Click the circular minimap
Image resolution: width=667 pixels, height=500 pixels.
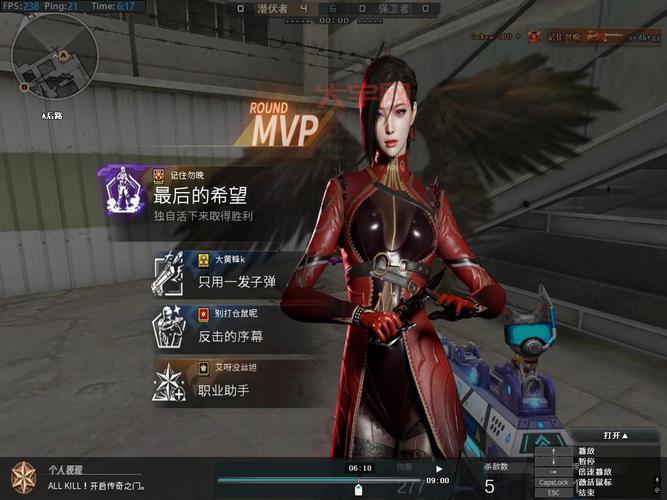(55, 60)
